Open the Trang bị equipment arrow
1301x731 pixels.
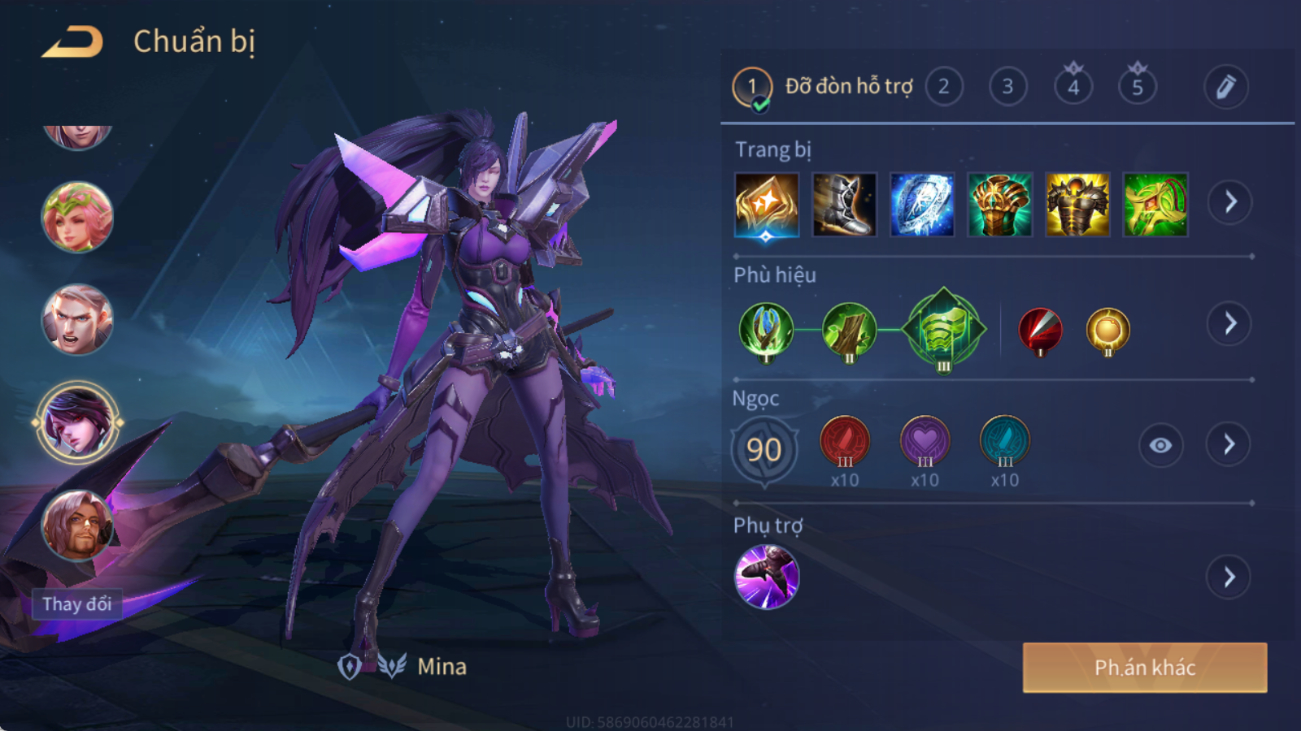tap(1229, 203)
